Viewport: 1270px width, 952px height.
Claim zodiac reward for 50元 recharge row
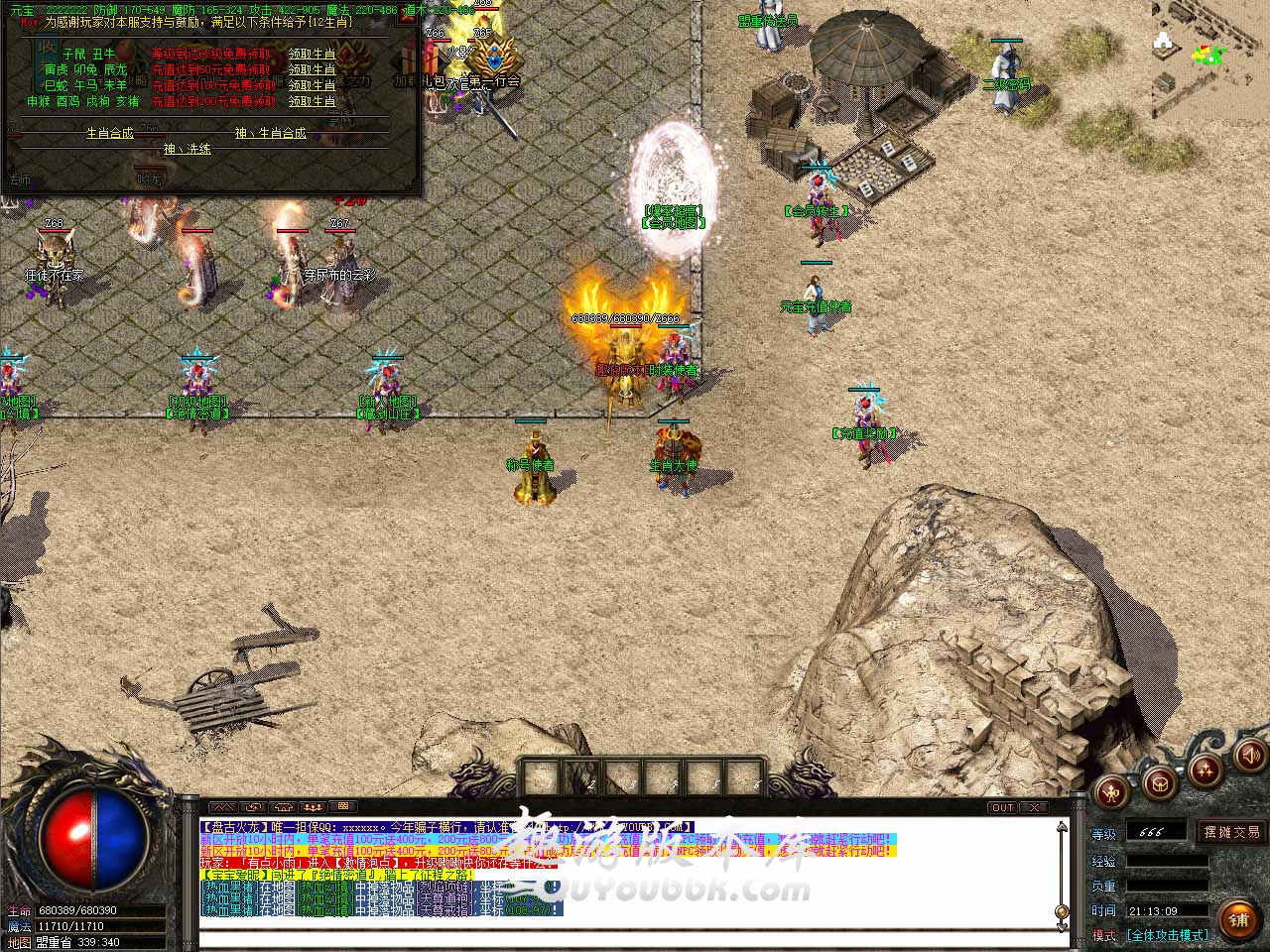pos(312,69)
